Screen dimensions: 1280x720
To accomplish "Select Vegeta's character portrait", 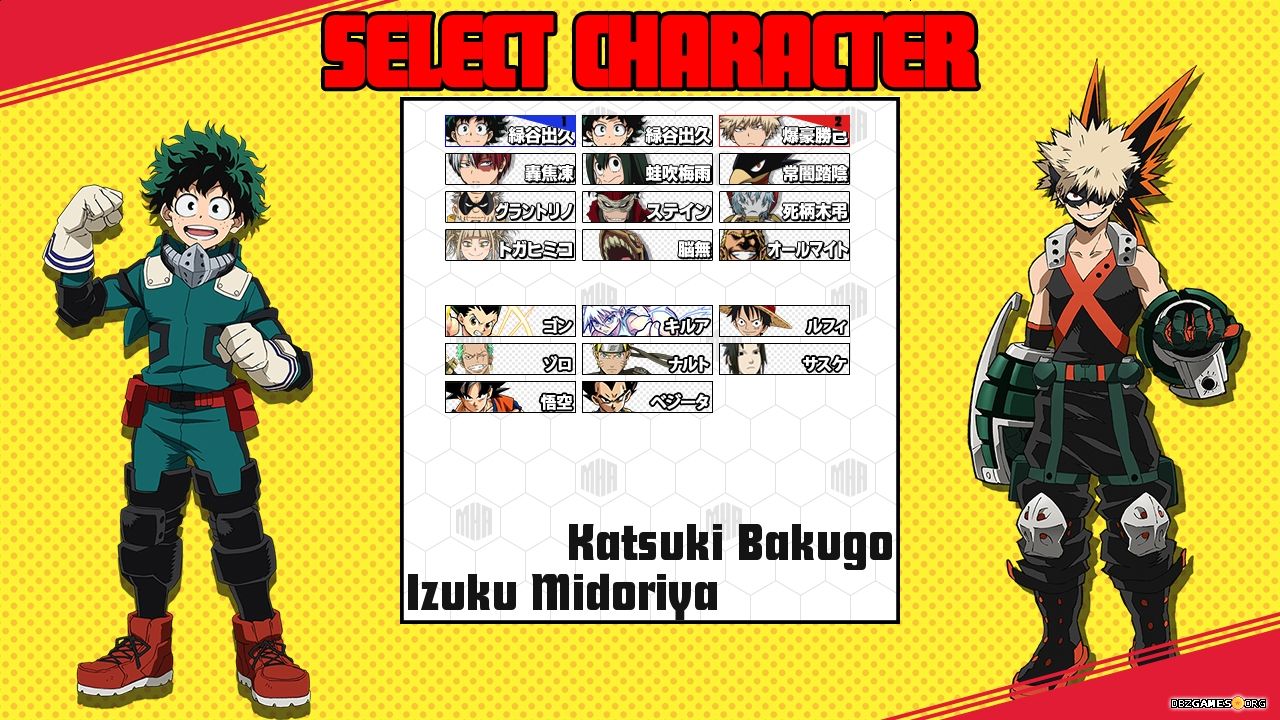I will [x=645, y=400].
